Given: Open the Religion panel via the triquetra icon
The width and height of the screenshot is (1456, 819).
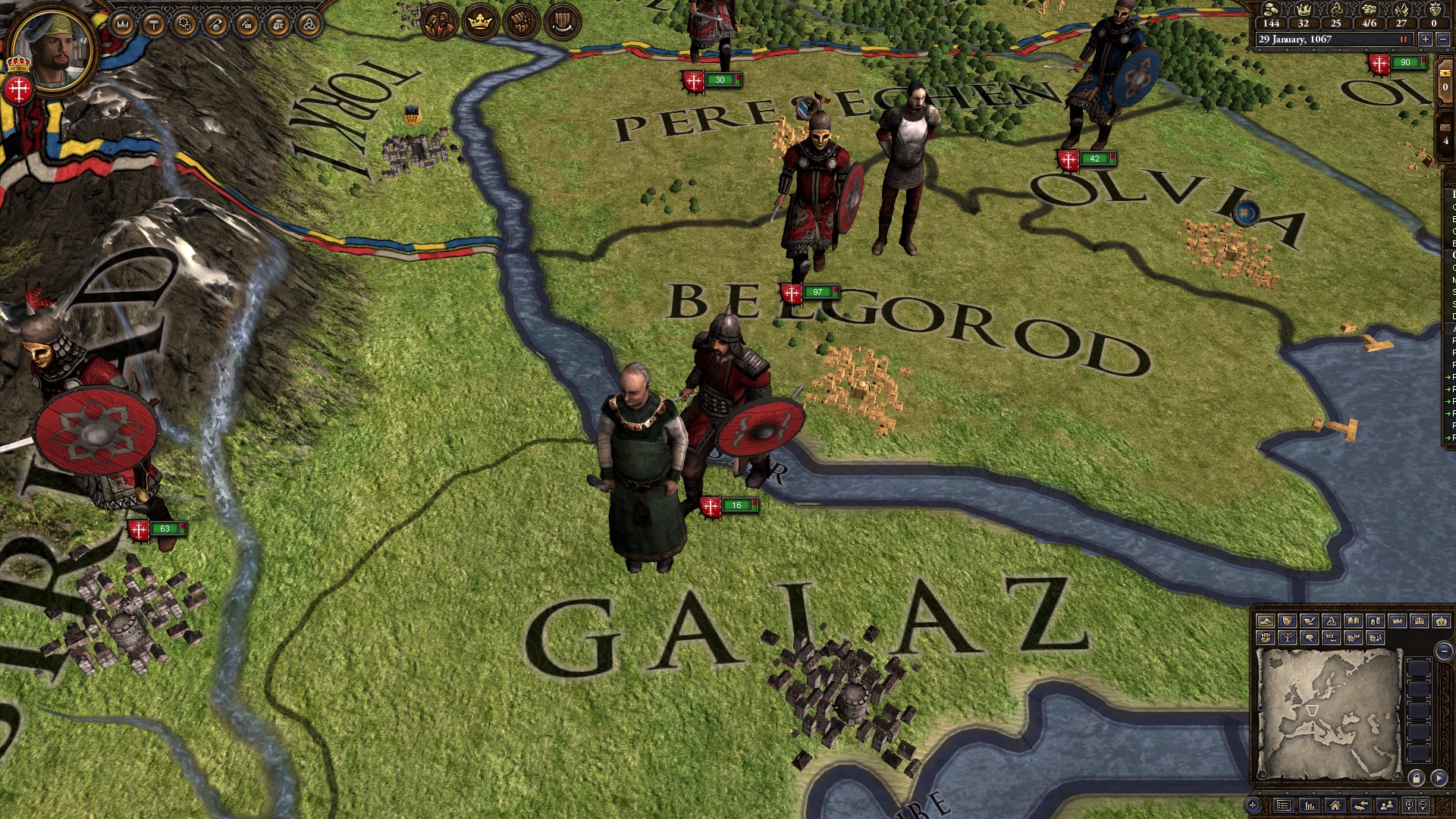Looking at the screenshot, I should [x=309, y=25].
